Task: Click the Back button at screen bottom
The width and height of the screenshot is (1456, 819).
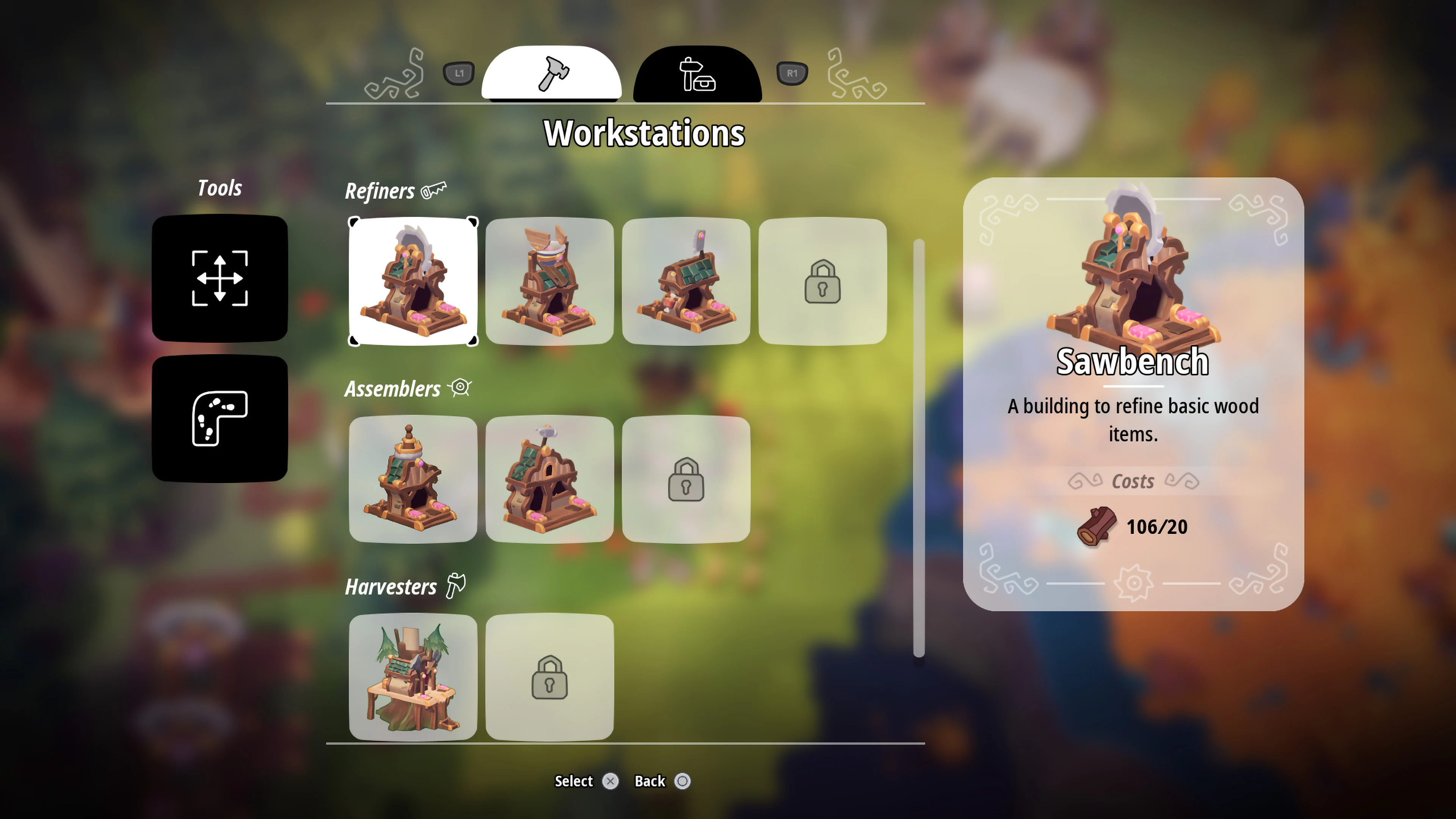Action: (662, 781)
